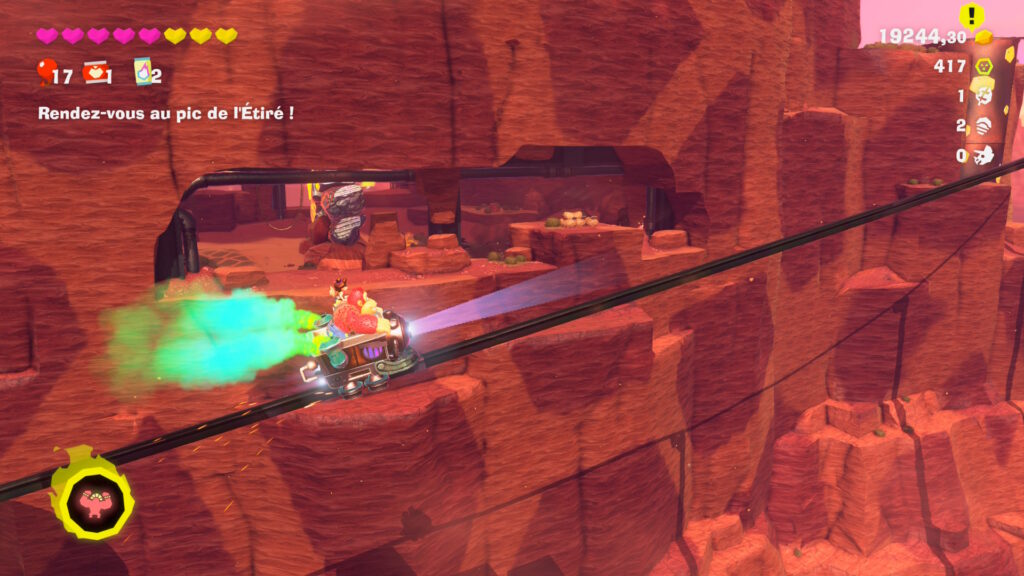Click the striped shell fossil icon
Screen dimensions: 1024x576
984,126
